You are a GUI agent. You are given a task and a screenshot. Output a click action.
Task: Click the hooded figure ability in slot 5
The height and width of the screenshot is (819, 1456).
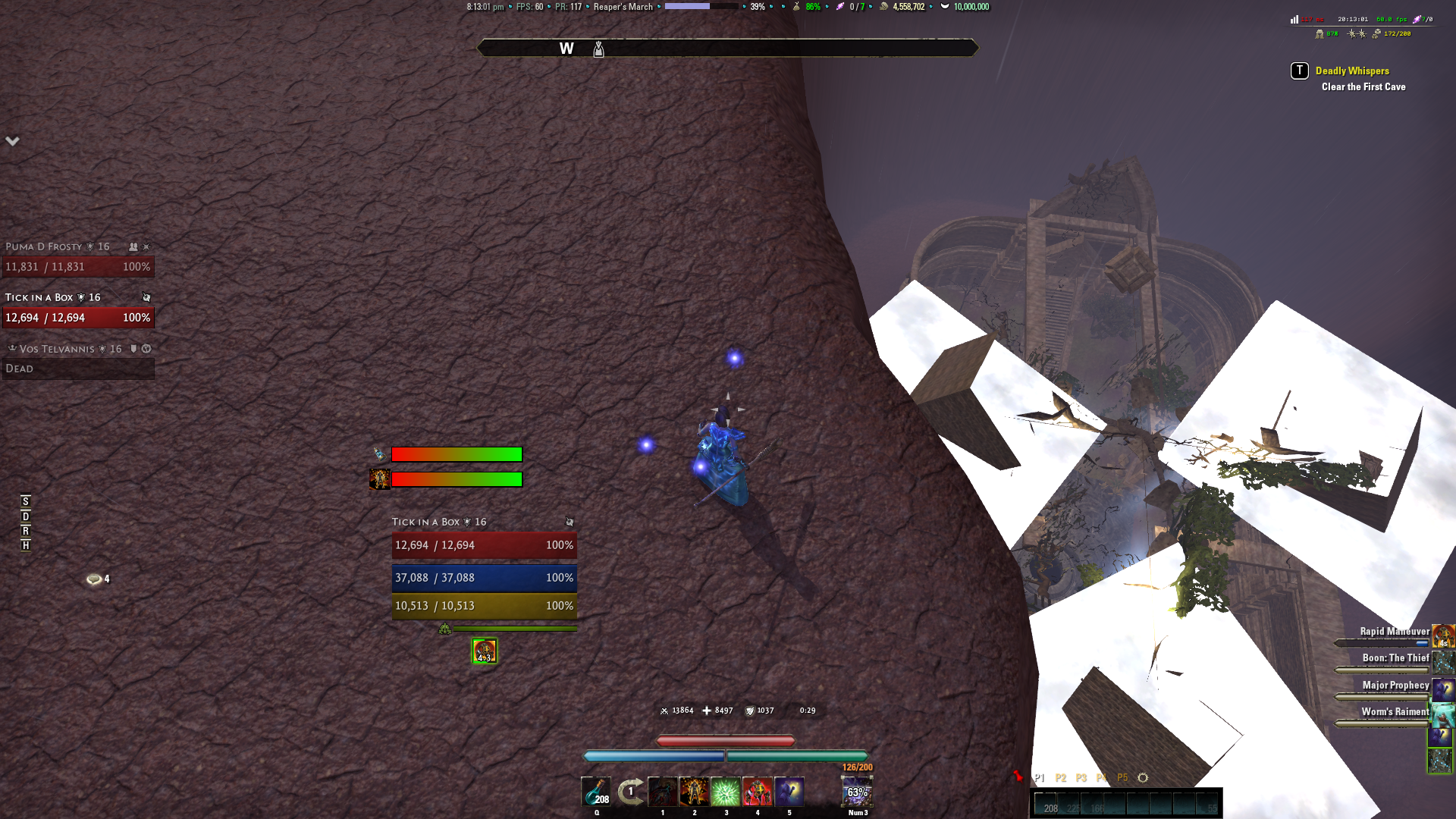tap(789, 791)
